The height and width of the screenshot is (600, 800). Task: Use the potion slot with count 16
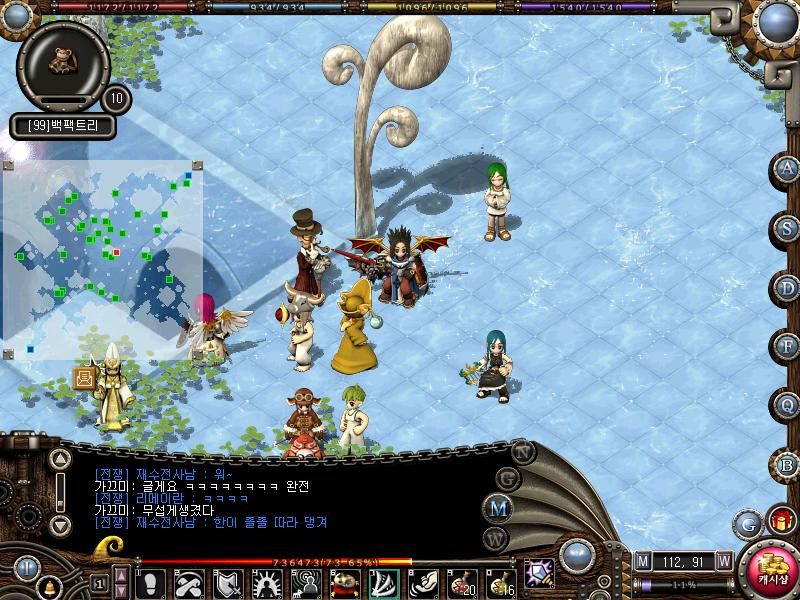tap(500, 583)
